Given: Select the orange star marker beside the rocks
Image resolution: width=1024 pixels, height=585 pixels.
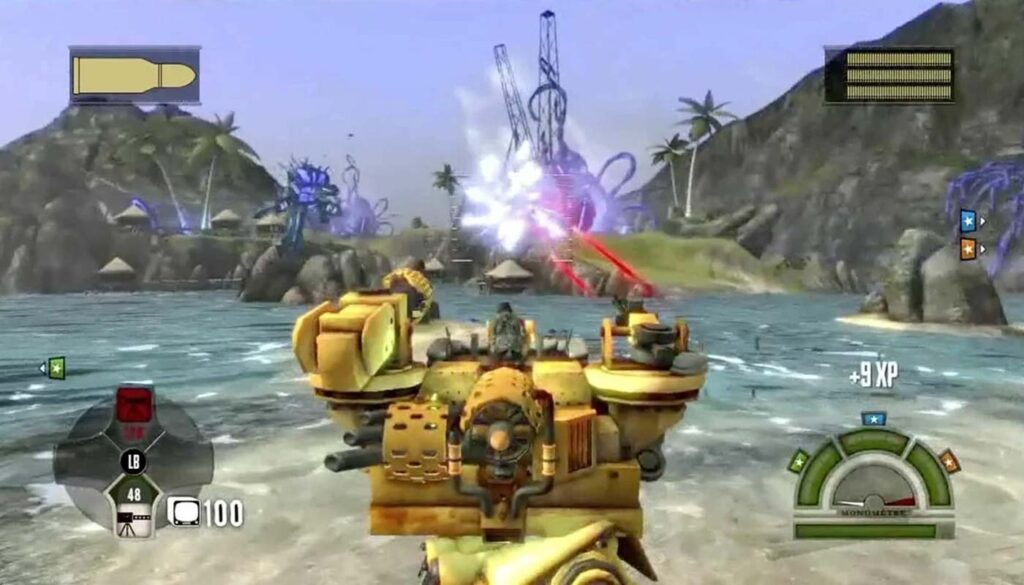Looking at the screenshot, I should click(967, 247).
